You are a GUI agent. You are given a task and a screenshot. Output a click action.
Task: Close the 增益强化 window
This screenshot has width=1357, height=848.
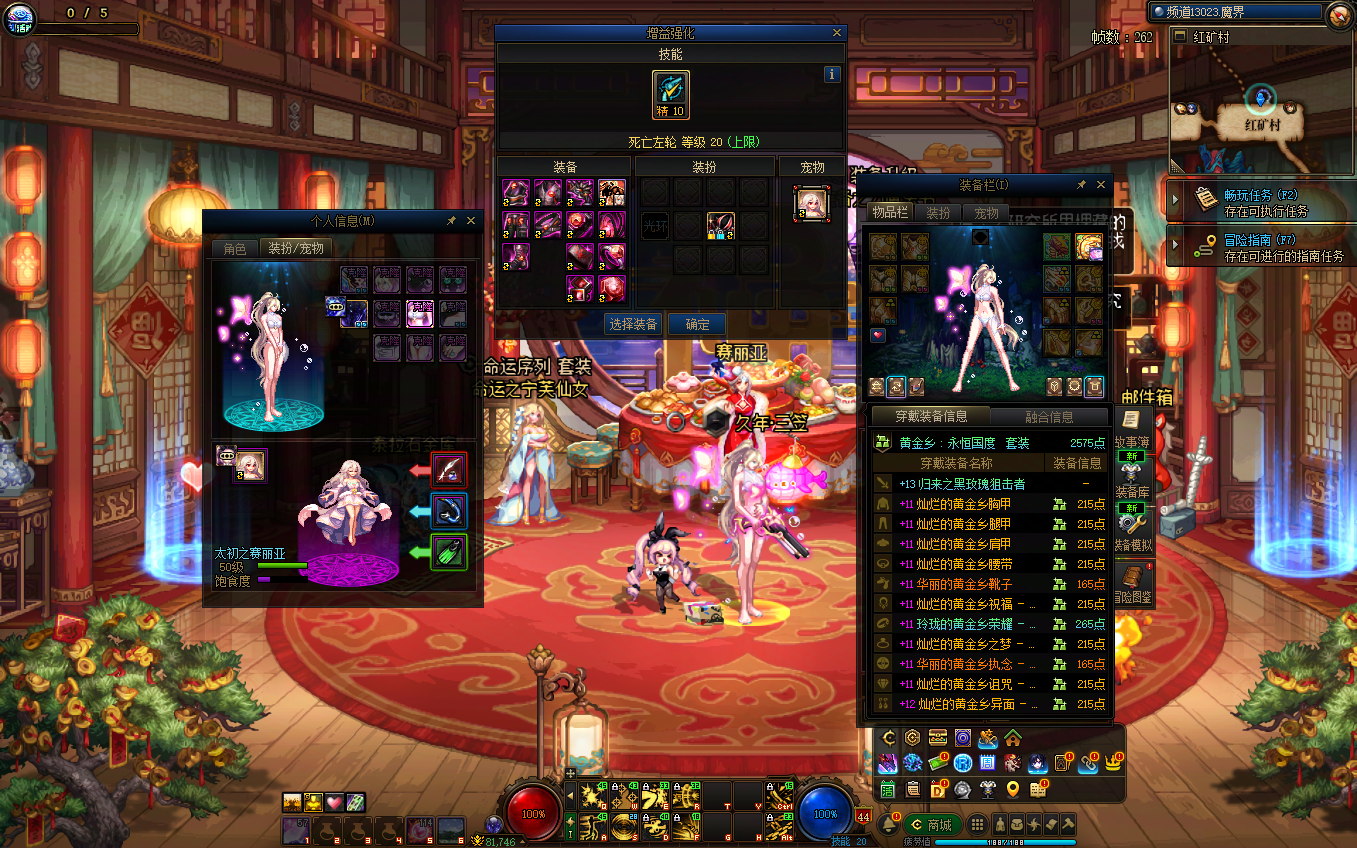[837, 33]
